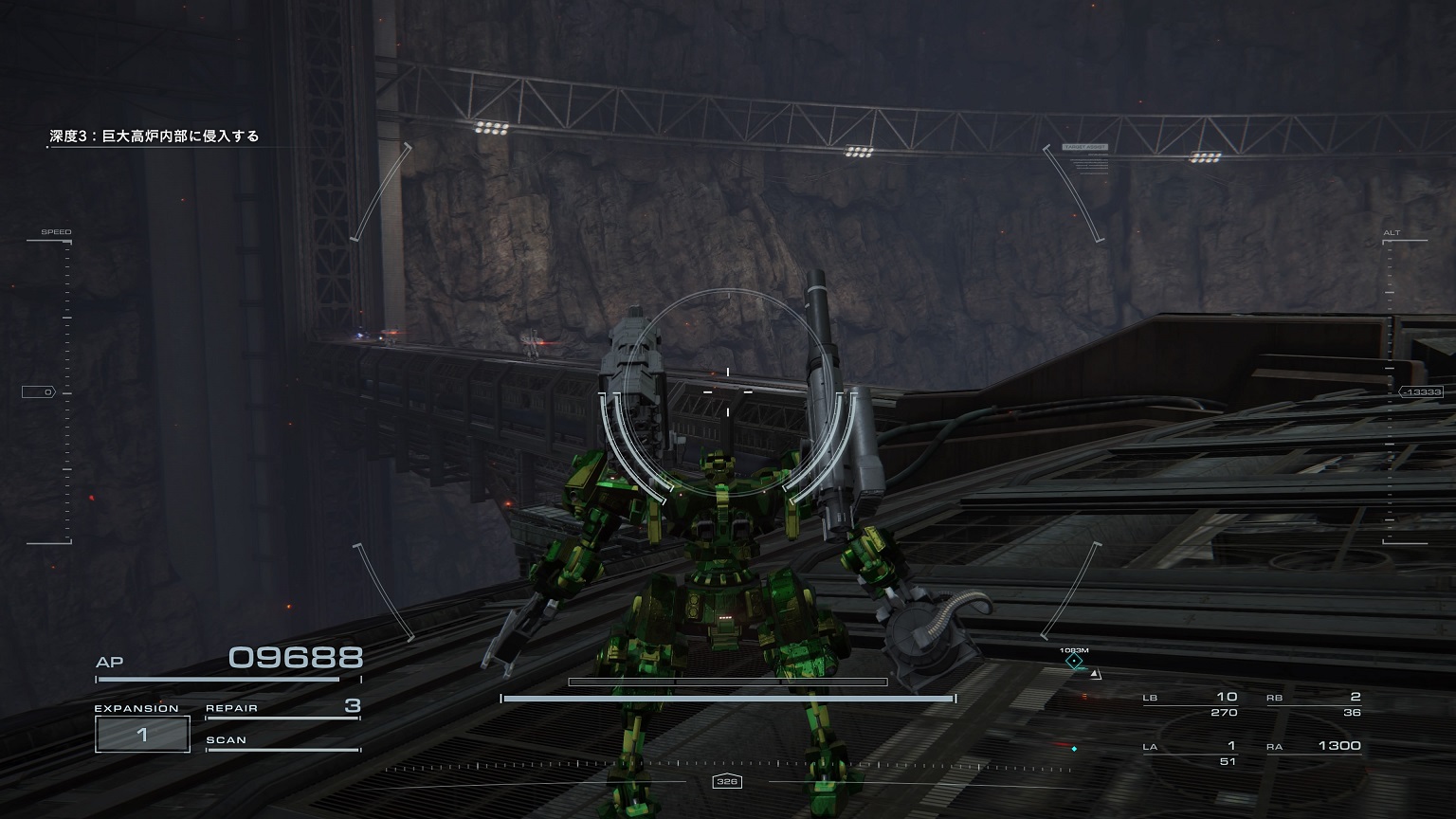Select the LB left back weapon slot
This screenshot has width=1456, height=819.
click(x=1191, y=704)
